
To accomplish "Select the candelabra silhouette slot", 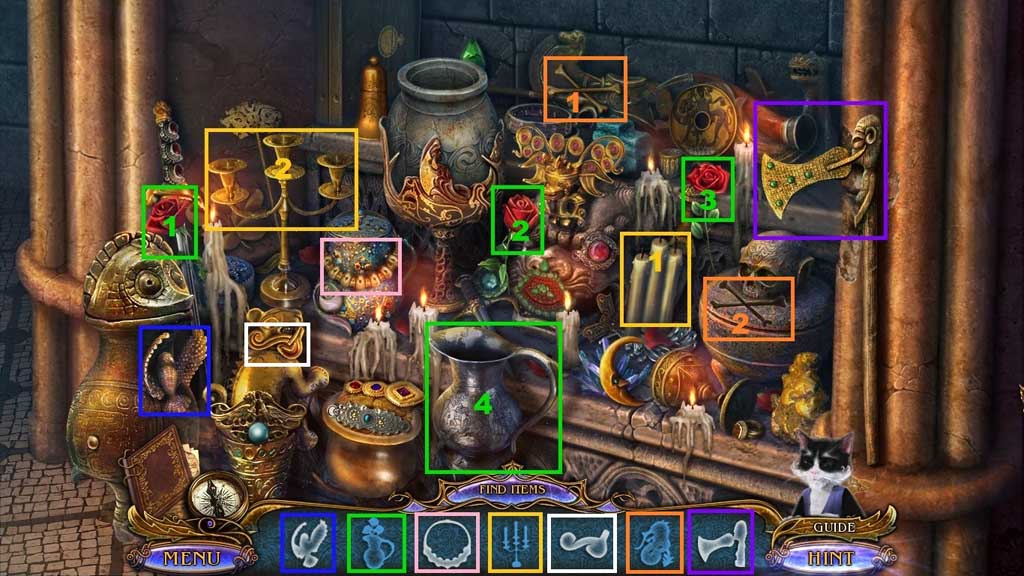I will click(x=515, y=542).
